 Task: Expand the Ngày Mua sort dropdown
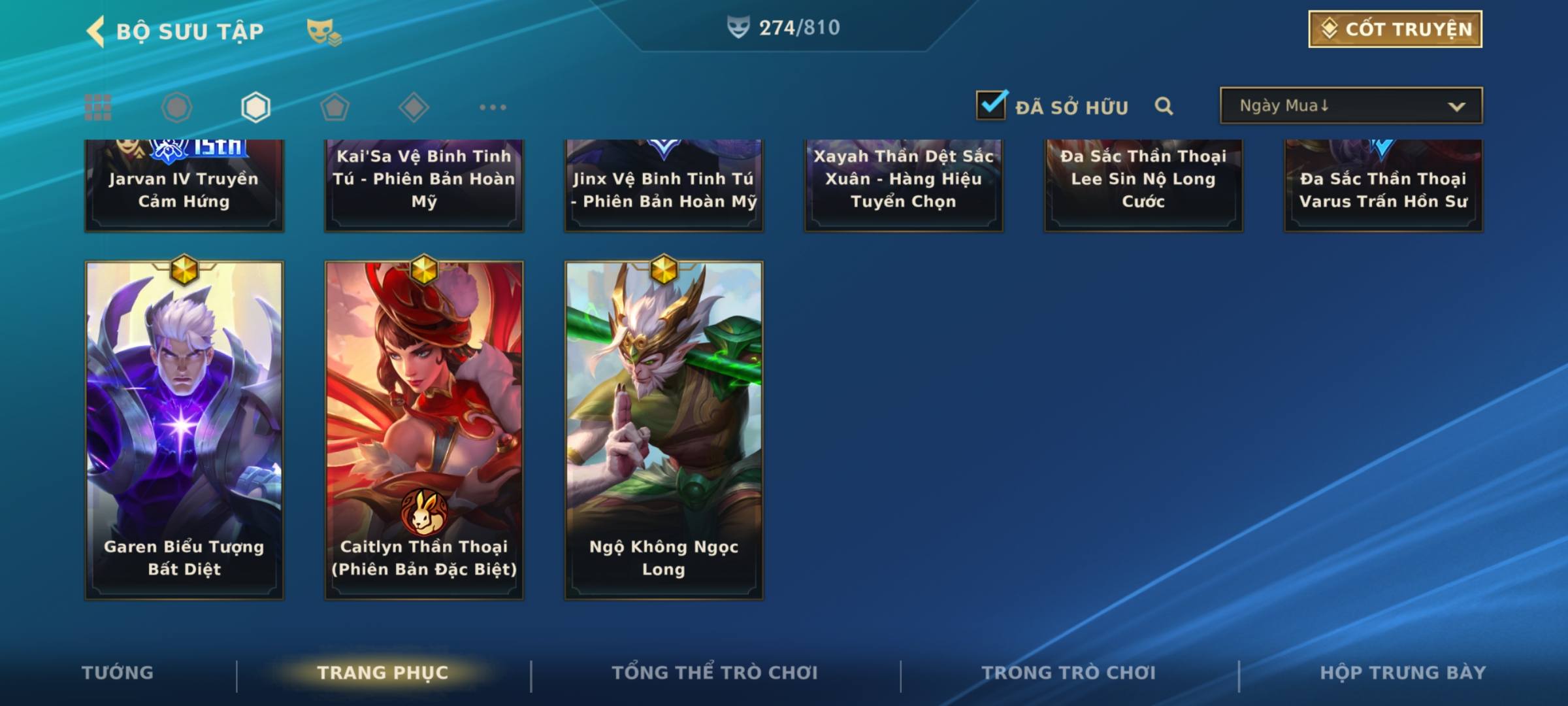point(1351,106)
